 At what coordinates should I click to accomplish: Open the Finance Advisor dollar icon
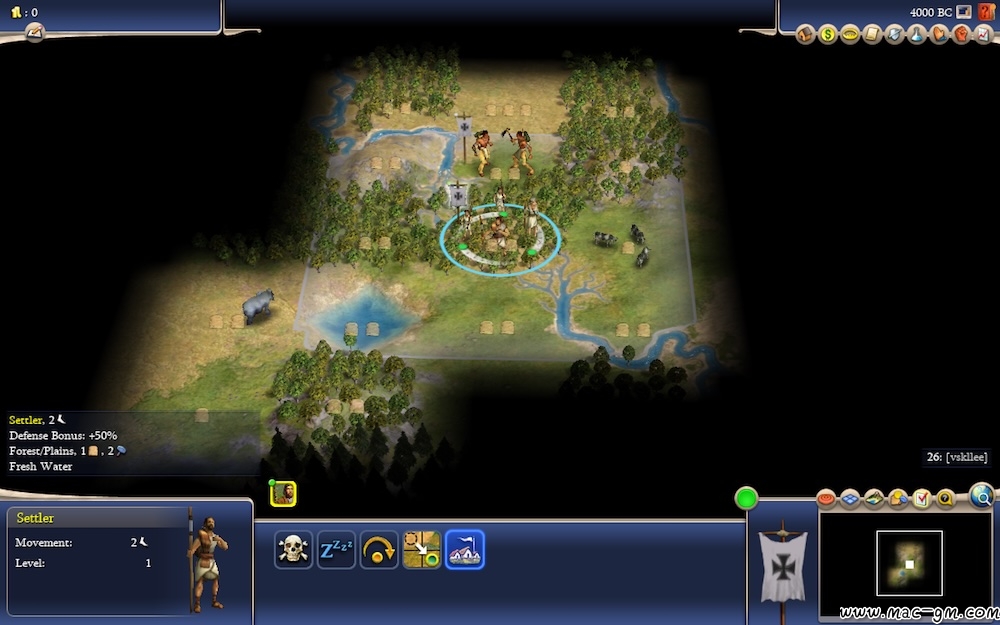pos(828,35)
